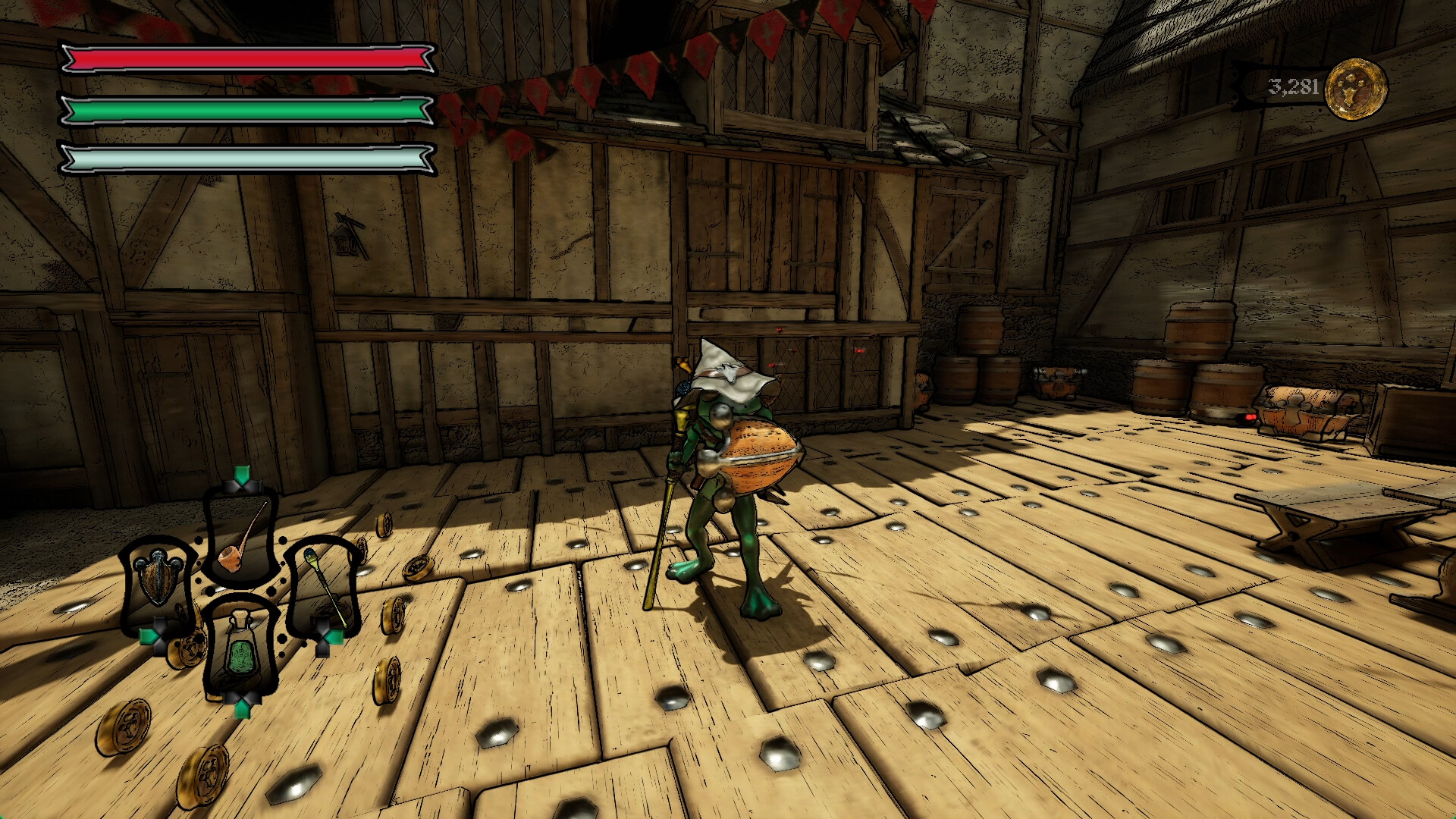Toggle the green up arrow above the pipe slot
The height and width of the screenshot is (819, 1456).
[243, 473]
